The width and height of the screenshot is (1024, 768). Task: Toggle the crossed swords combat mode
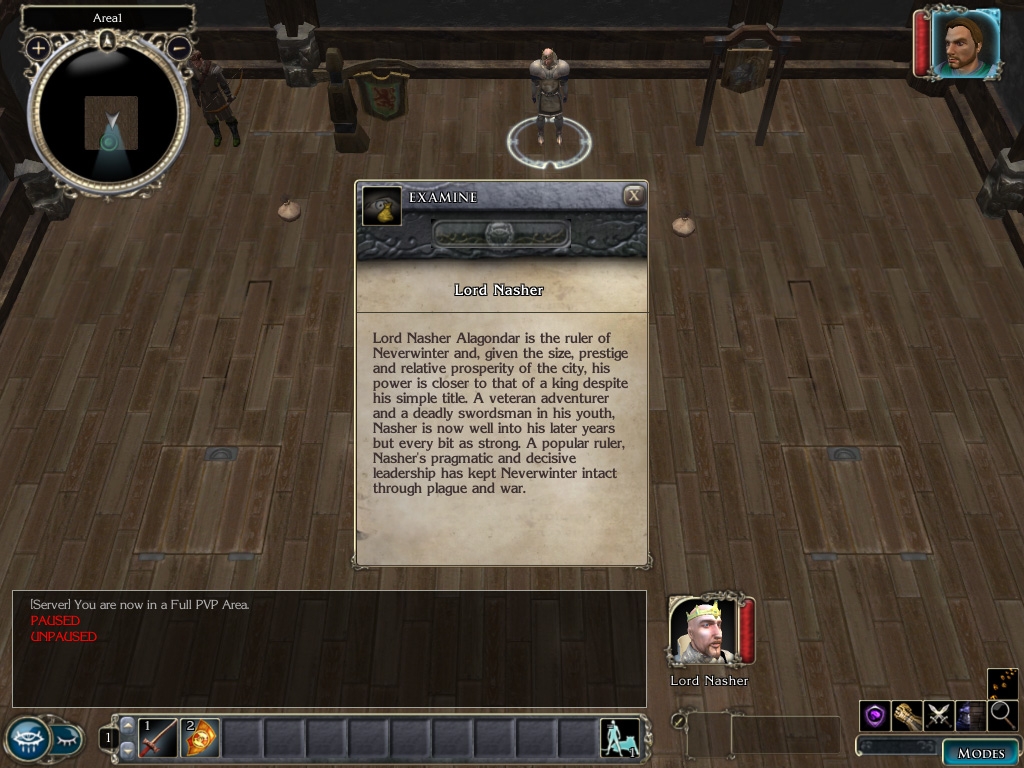click(939, 715)
